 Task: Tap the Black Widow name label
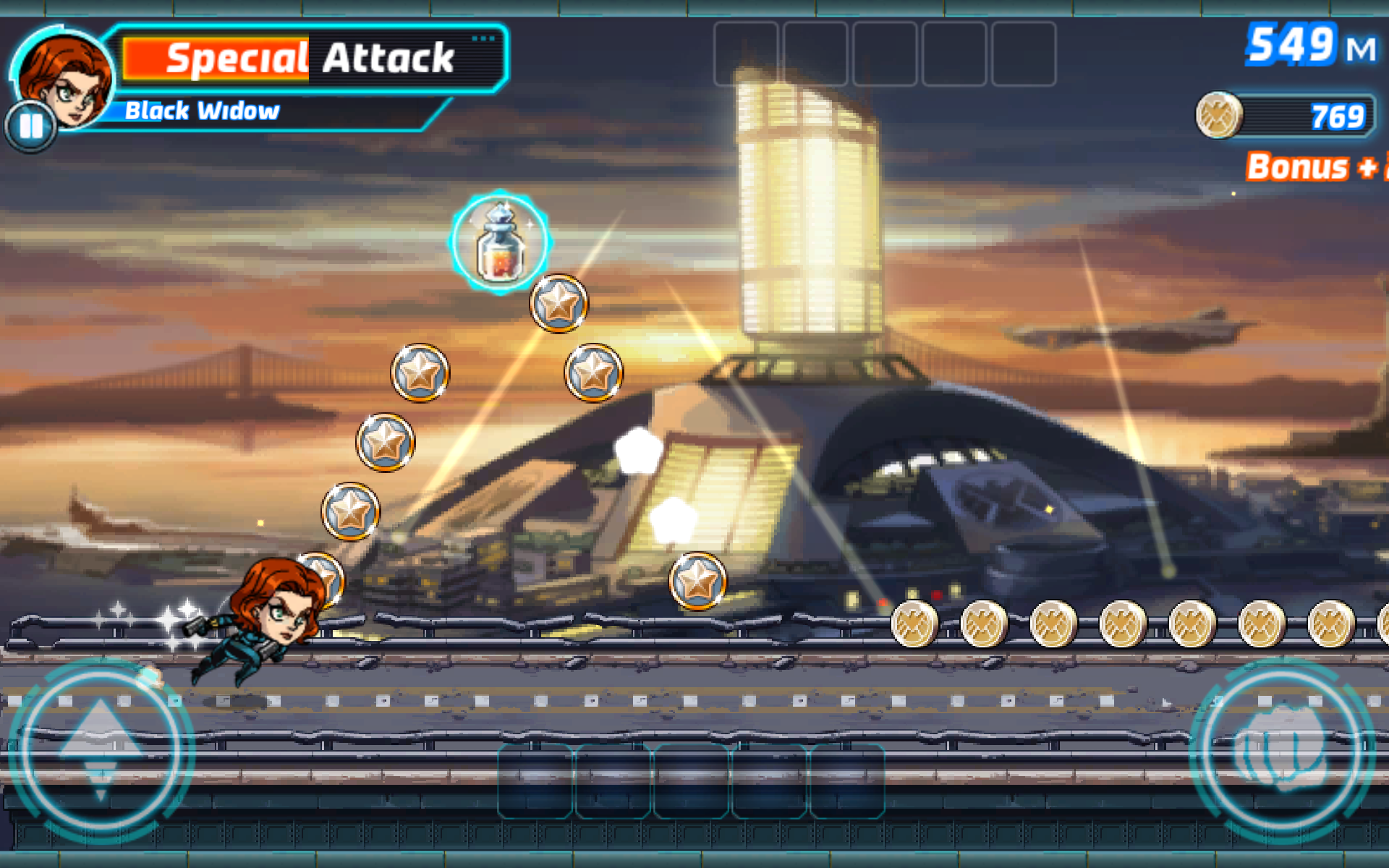point(203,110)
